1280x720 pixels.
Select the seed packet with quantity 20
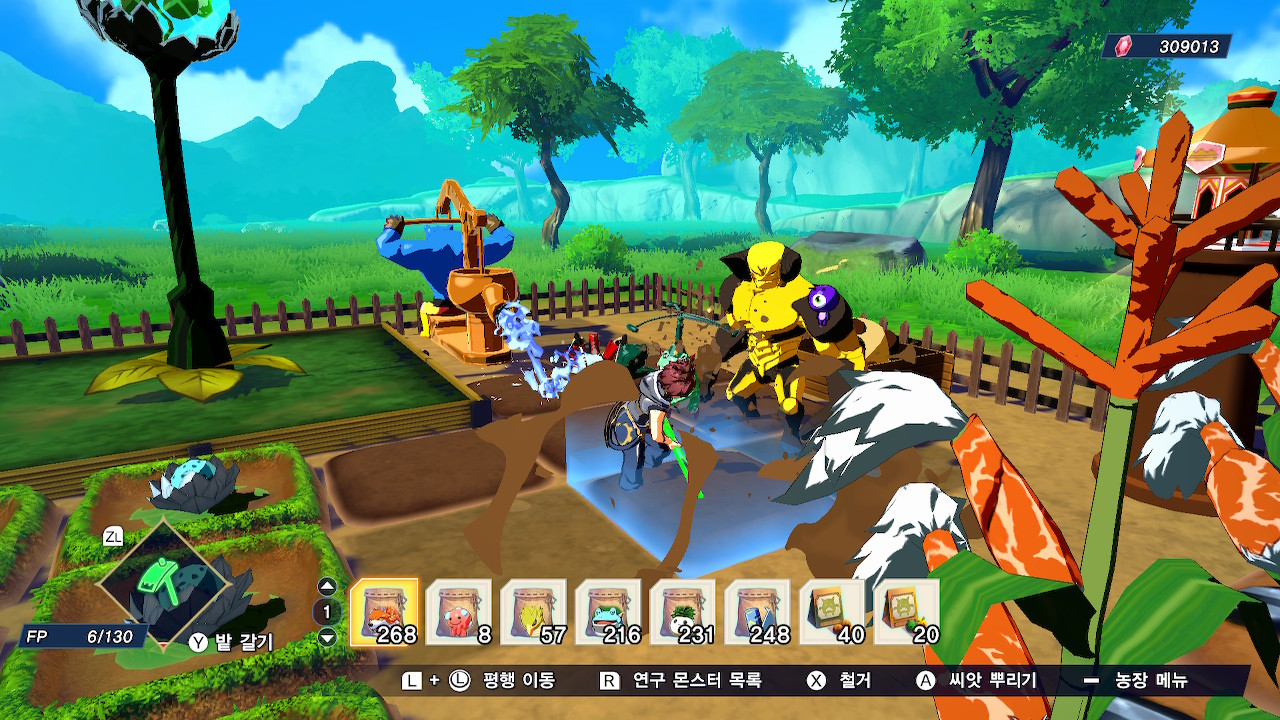coord(907,612)
